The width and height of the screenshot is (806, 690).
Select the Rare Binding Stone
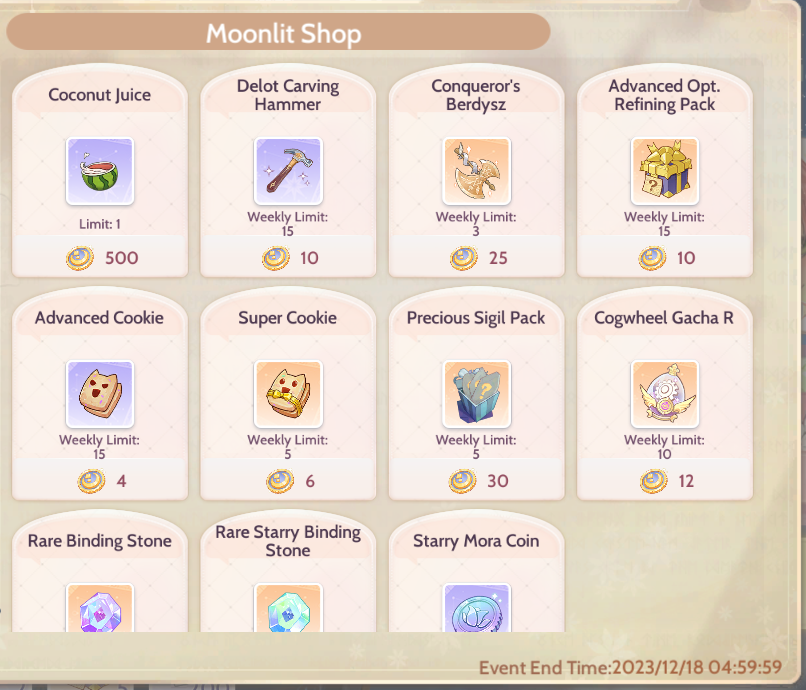tap(99, 608)
